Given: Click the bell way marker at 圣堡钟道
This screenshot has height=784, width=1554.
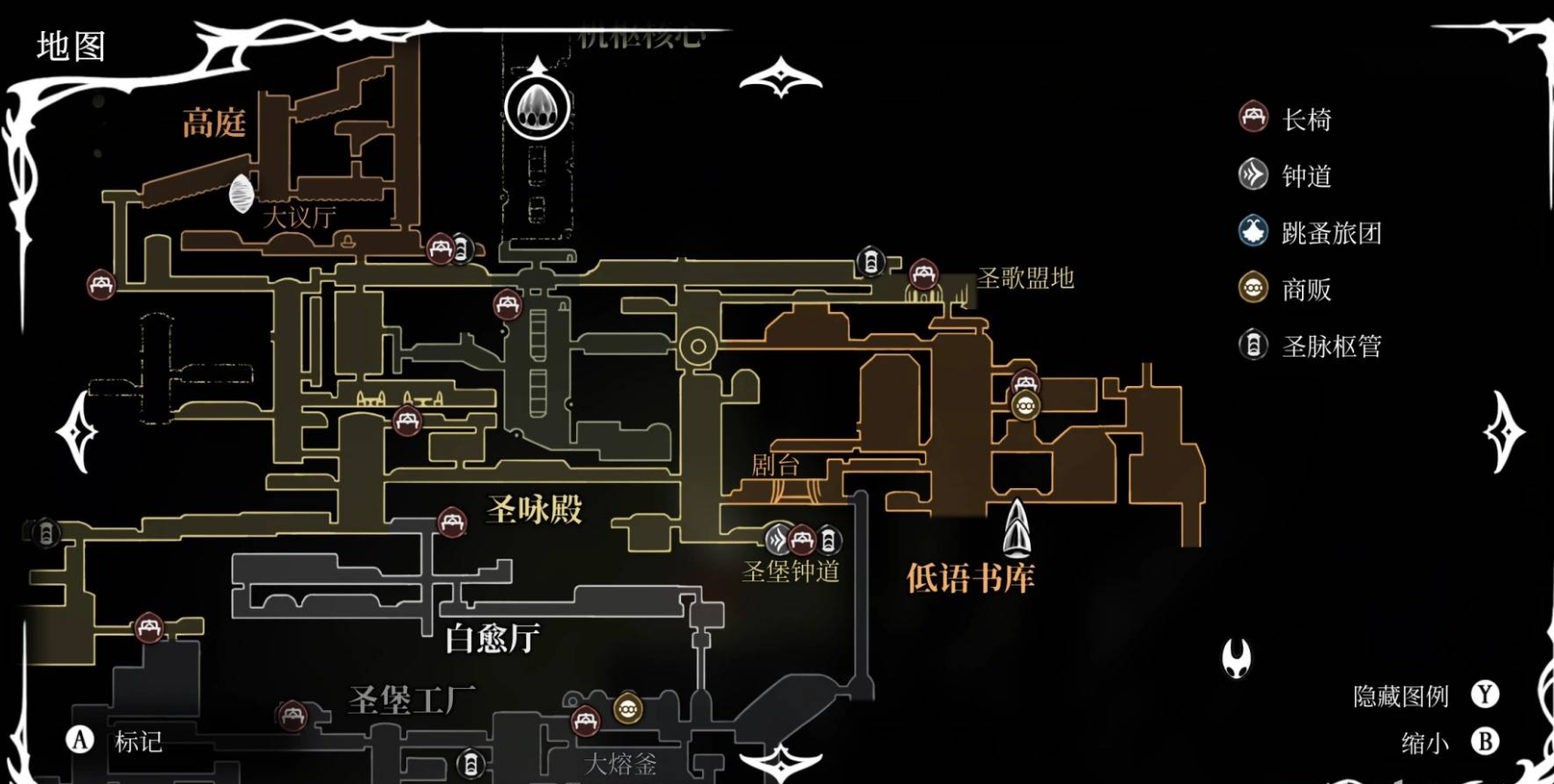Looking at the screenshot, I should (777, 539).
